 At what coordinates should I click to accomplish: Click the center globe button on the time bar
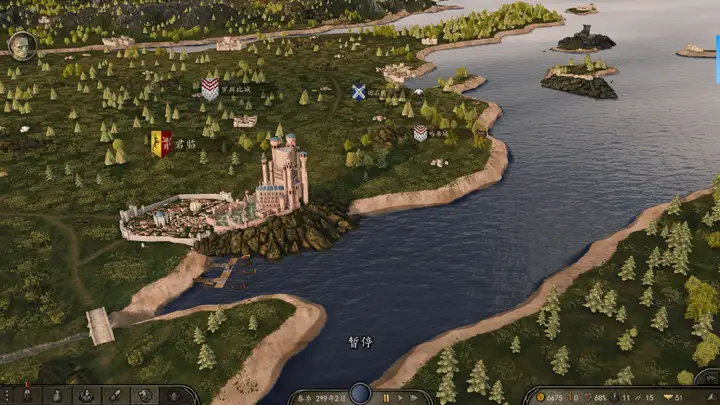pos(360,394)
